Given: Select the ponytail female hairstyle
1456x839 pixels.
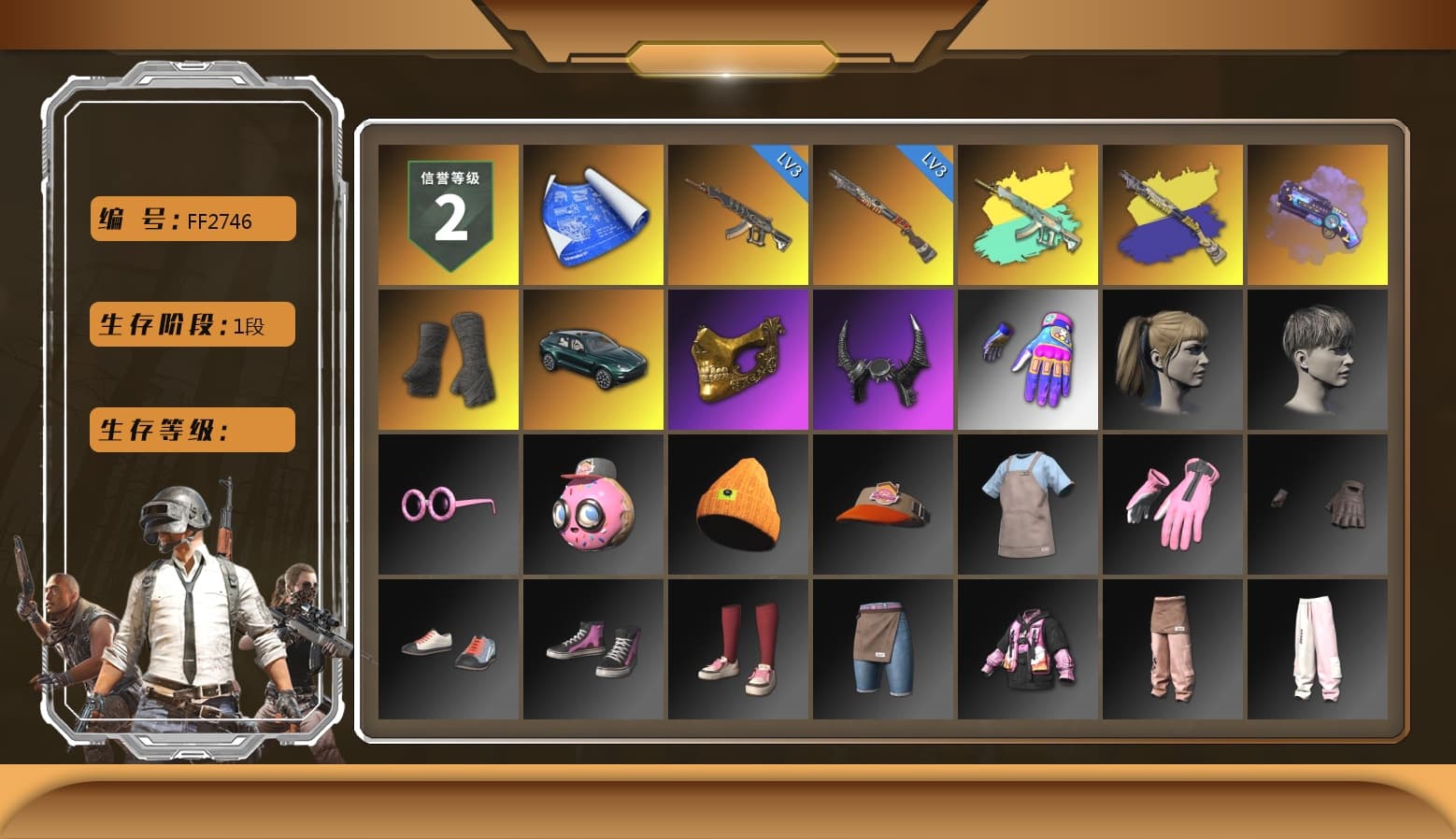Looking at the screenshot, I should pos(1173,359).
